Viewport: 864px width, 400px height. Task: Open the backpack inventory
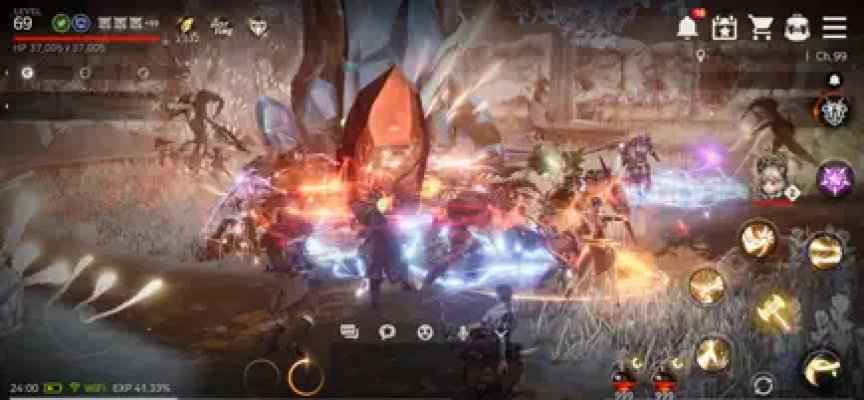[x=797, y=27]
